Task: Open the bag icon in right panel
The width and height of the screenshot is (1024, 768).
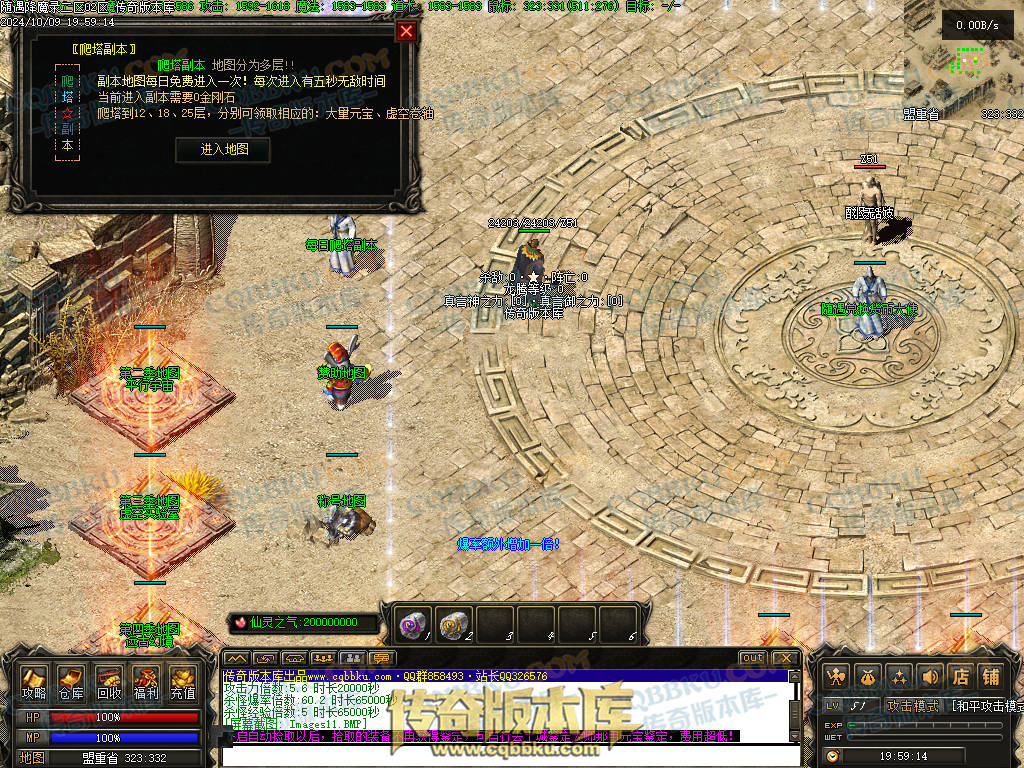Action: click(868, 676)
